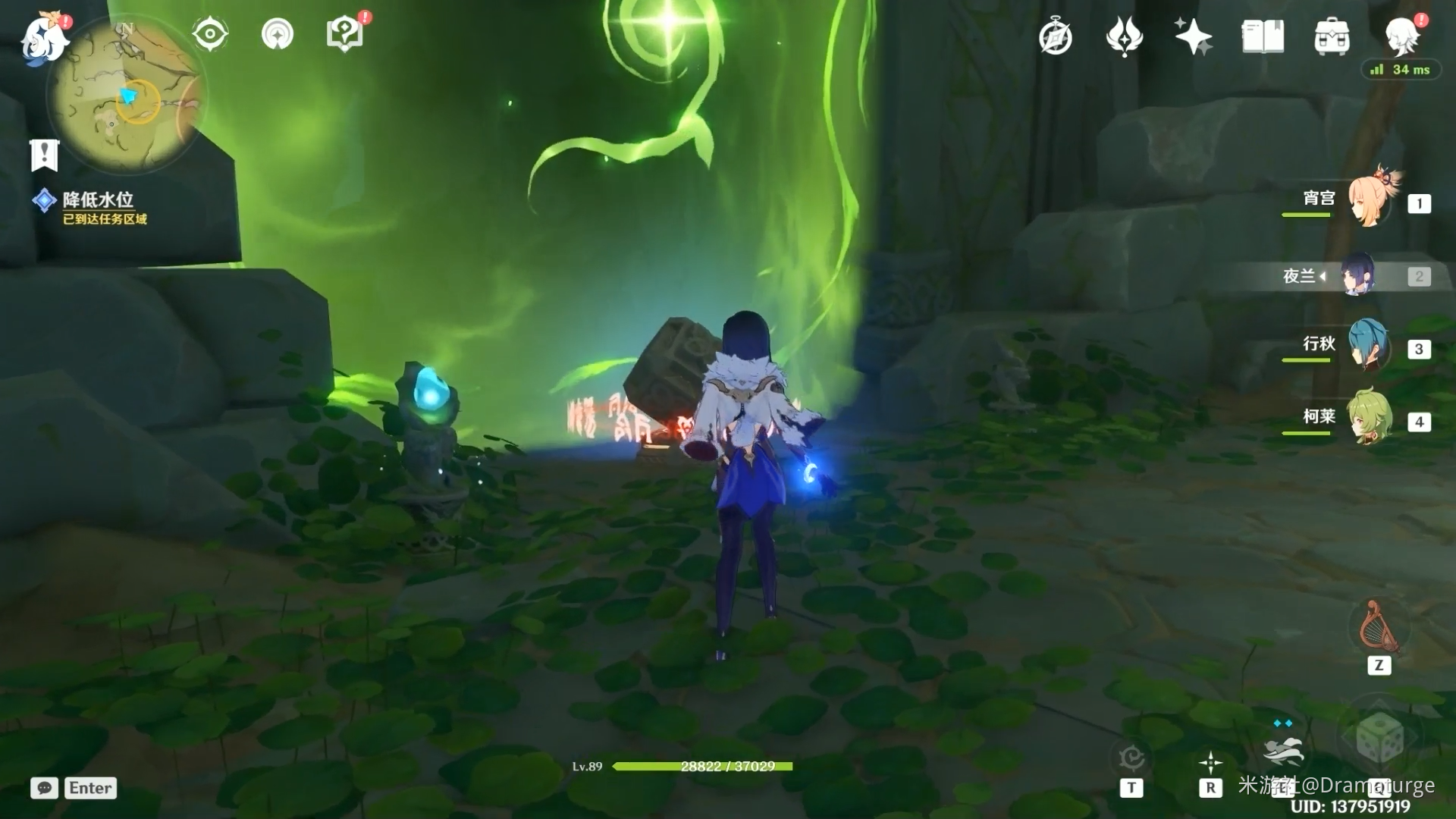Switch to party member 行秋
This screenshot has height=819, width=1456.
point(1368,347)
